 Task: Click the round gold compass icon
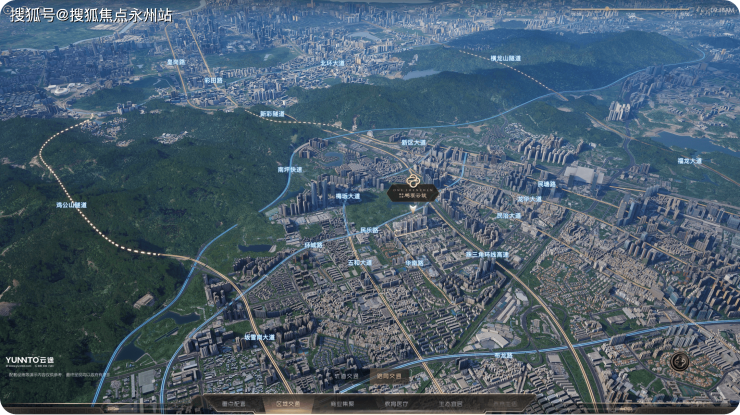pos(680,361)
